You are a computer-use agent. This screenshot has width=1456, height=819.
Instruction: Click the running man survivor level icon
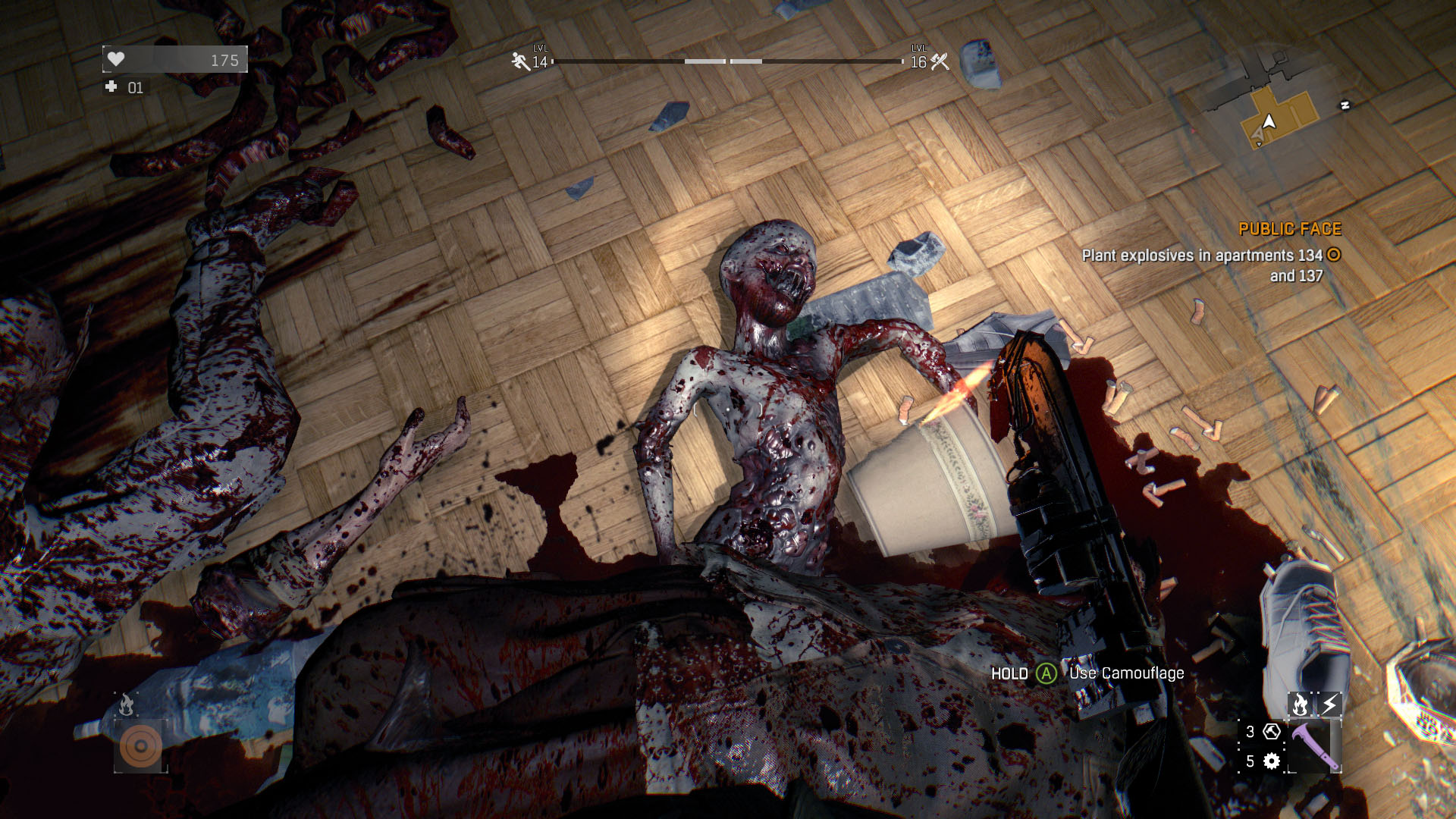520,61
